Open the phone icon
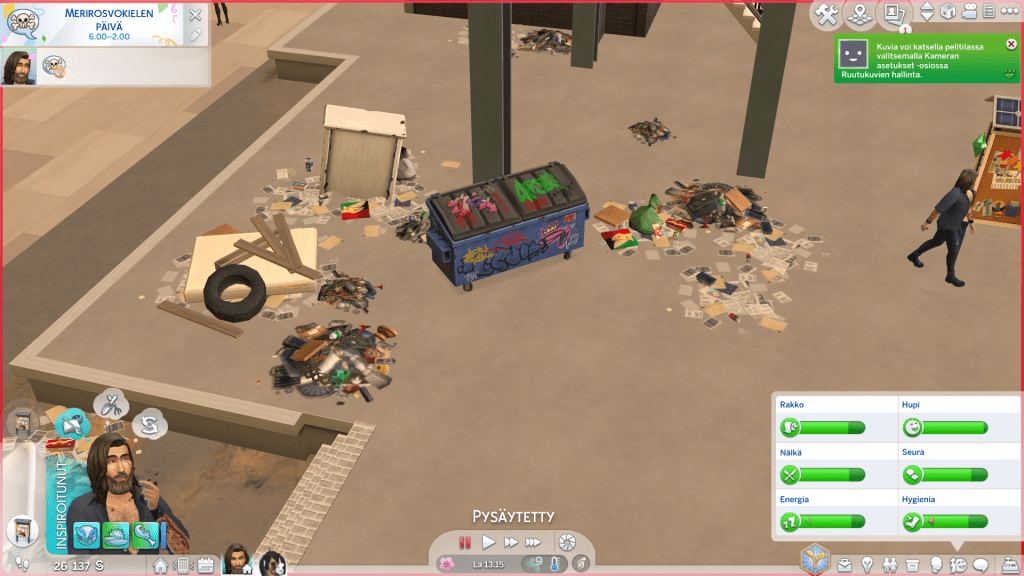 coord(184,566)
